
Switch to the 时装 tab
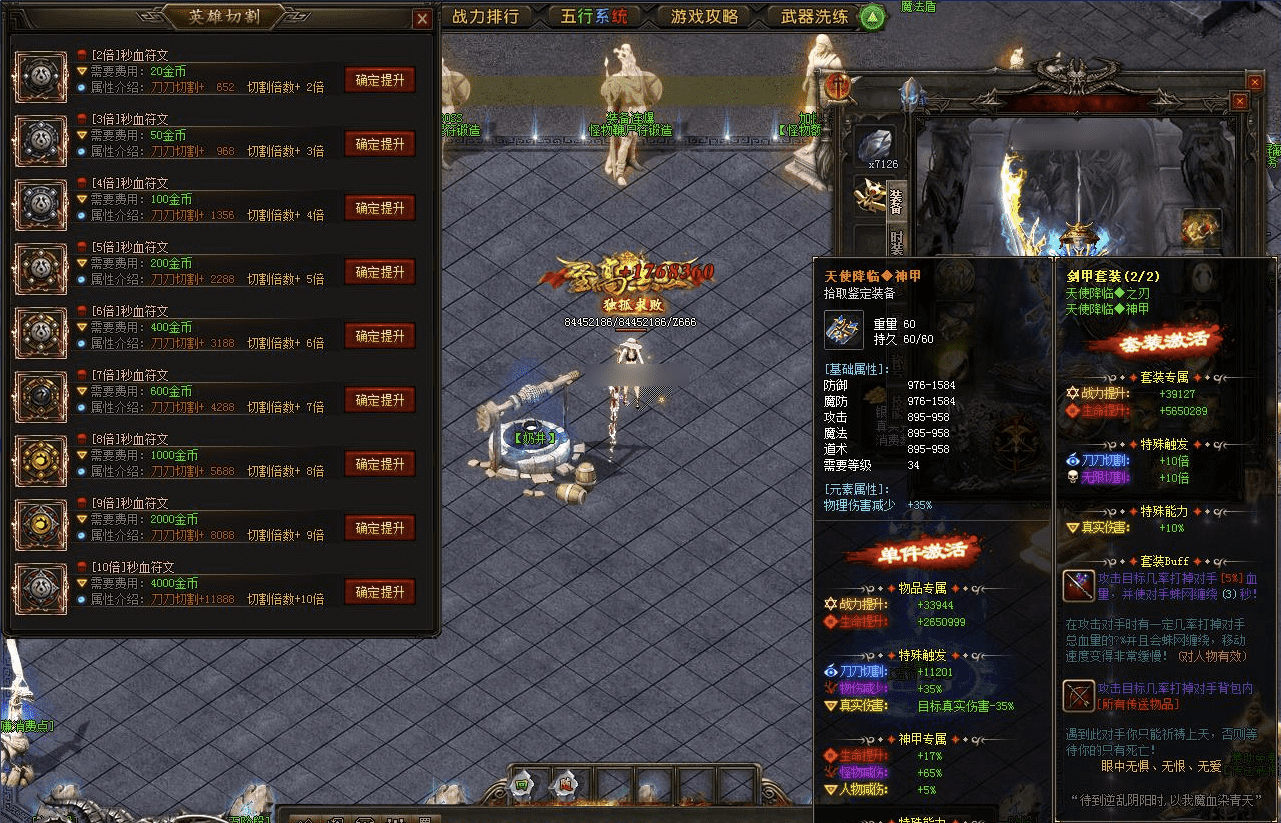click(x=897, y=243)
